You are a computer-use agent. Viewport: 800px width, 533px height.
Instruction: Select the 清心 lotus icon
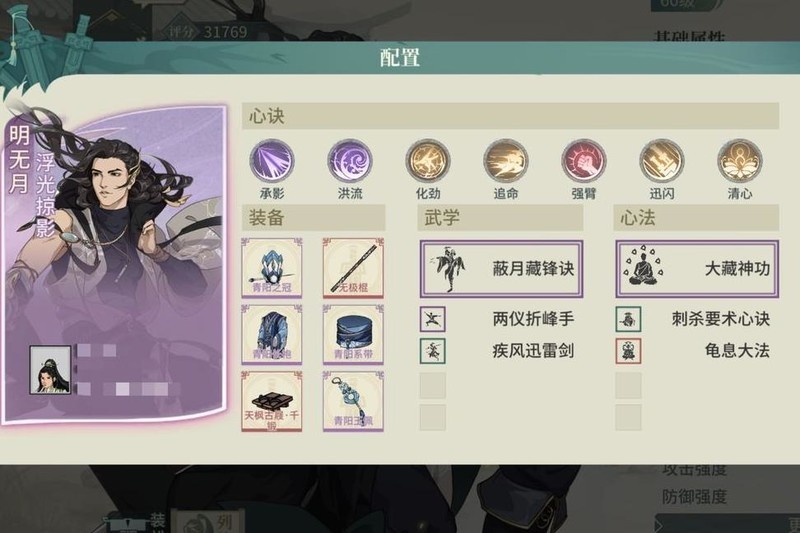pos(739,160)
